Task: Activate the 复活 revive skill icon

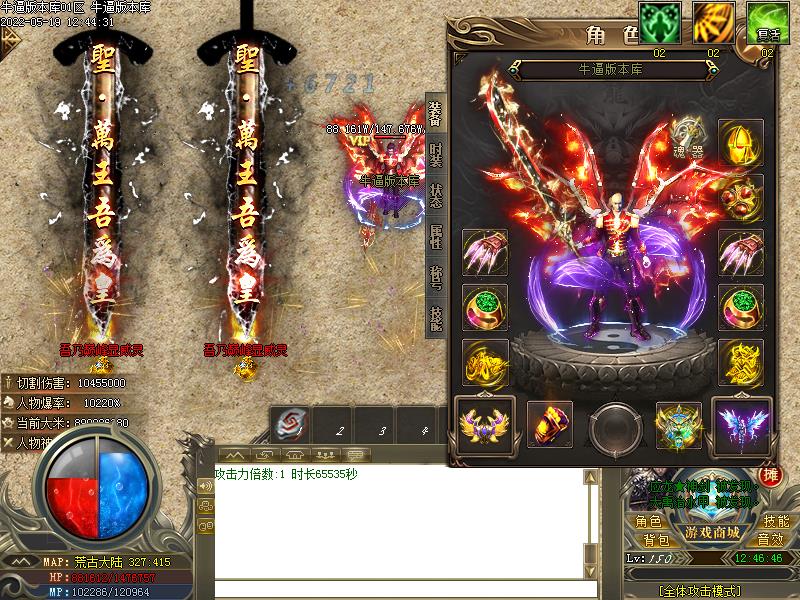Action: [768, 23]
